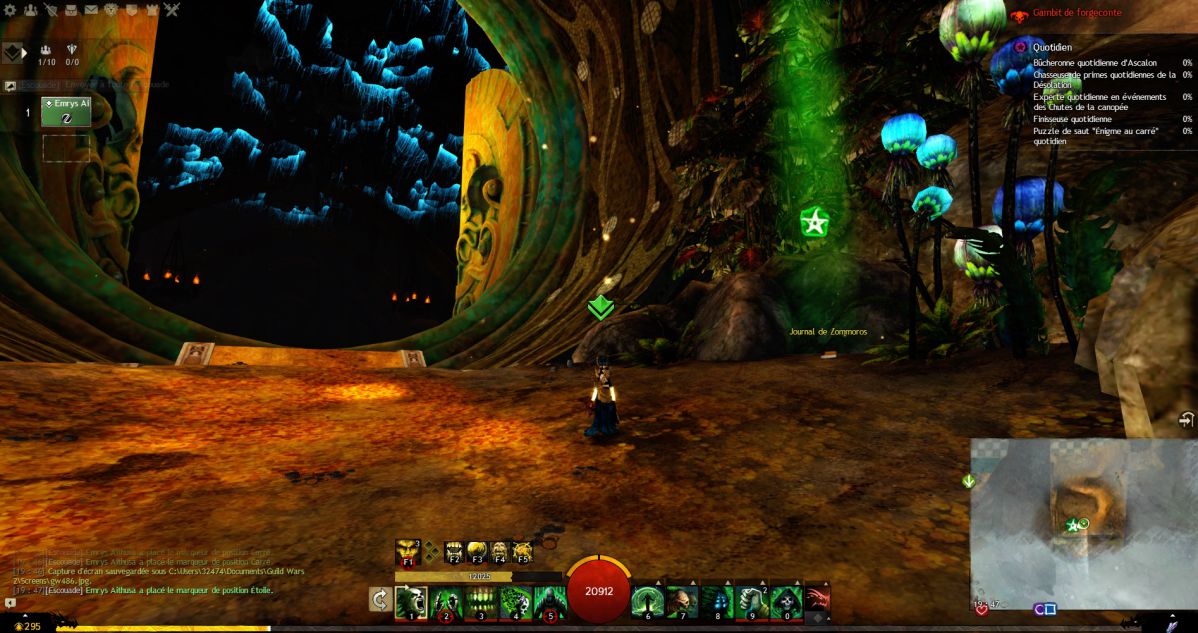Open the guild shield icon

point(131,10)
